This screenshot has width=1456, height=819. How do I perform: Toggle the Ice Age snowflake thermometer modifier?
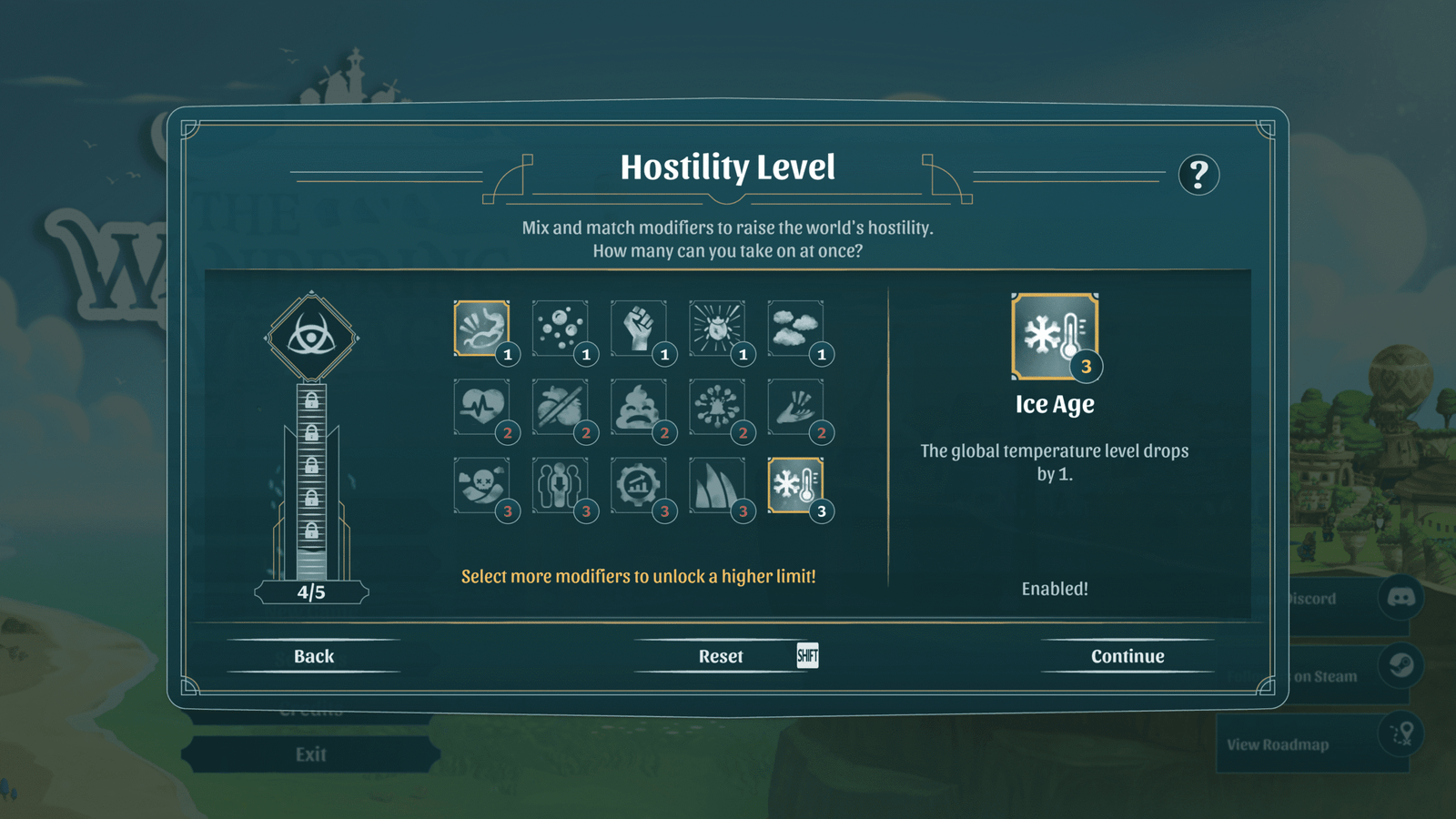coord(794,485)
